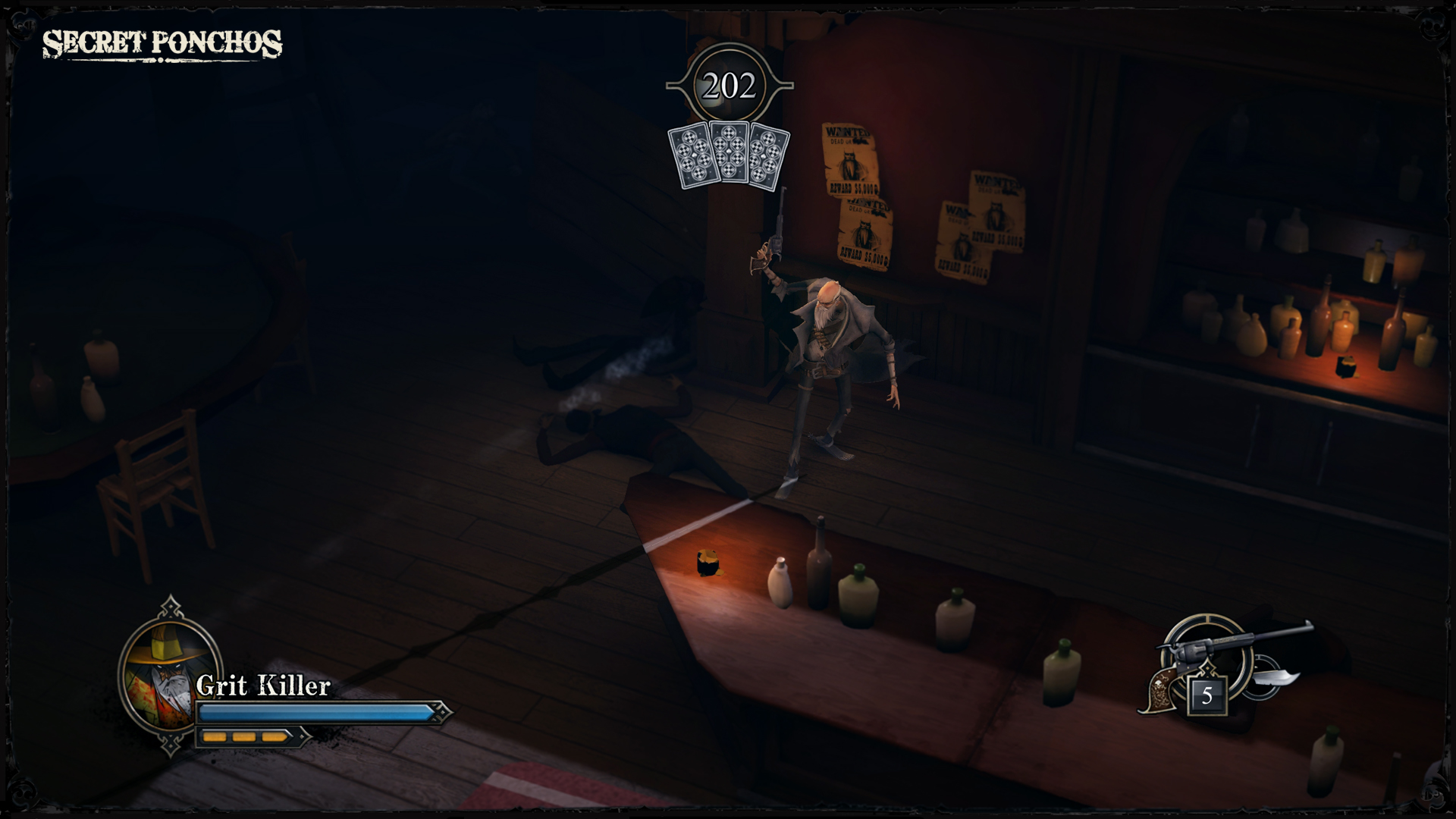The image size is (1456, 819).
Task: Click the Secret Ponchos title logo
Action: 163,43
